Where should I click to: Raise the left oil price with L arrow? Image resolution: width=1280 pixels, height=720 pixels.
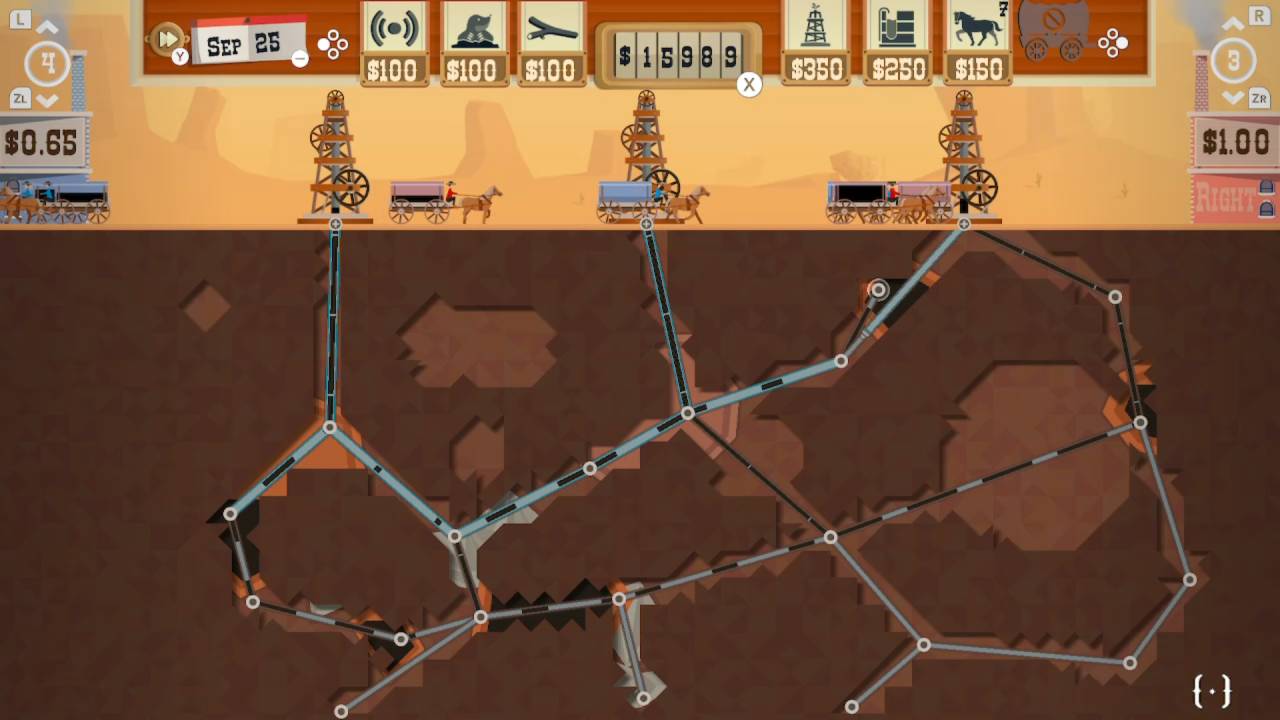[x=48, y=26]
